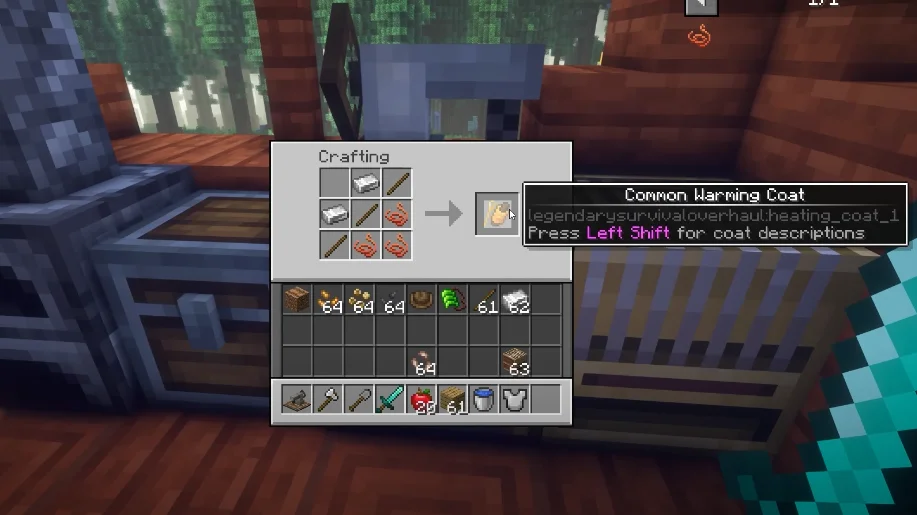Viewport: 917px width, 515px height.
Task: Click the water bucket hotbar slot
Action: click(483, 400)
